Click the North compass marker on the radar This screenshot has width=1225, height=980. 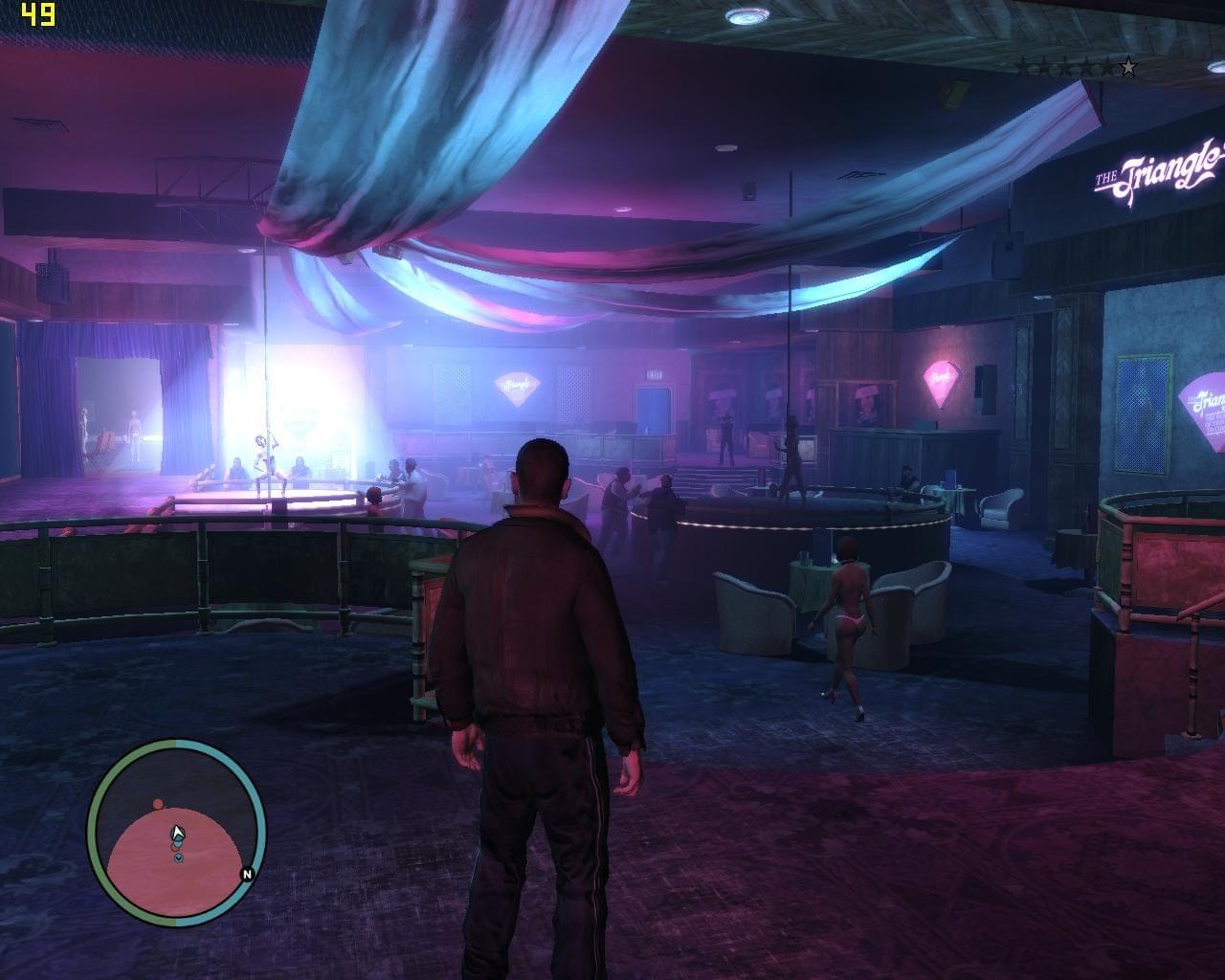(247, 874)
